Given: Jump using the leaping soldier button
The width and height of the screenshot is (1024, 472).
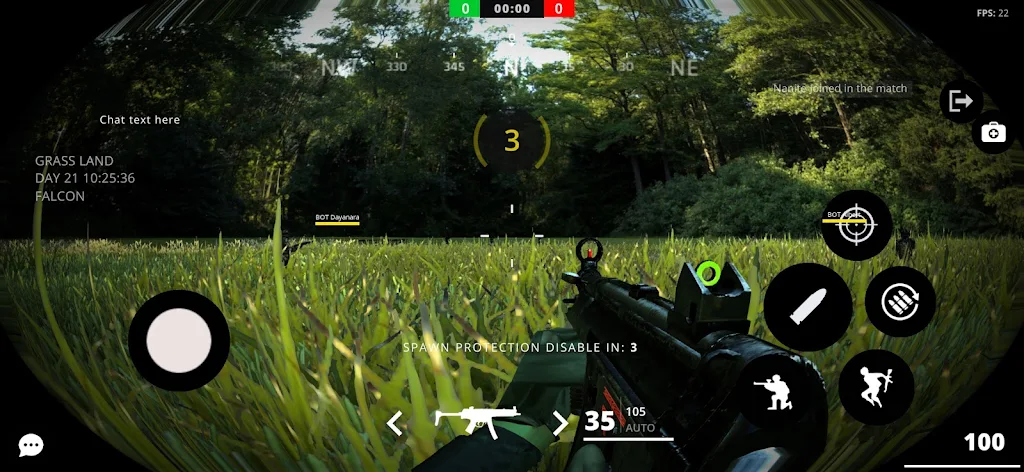Looking at the screenshot, I should point(876,386).
